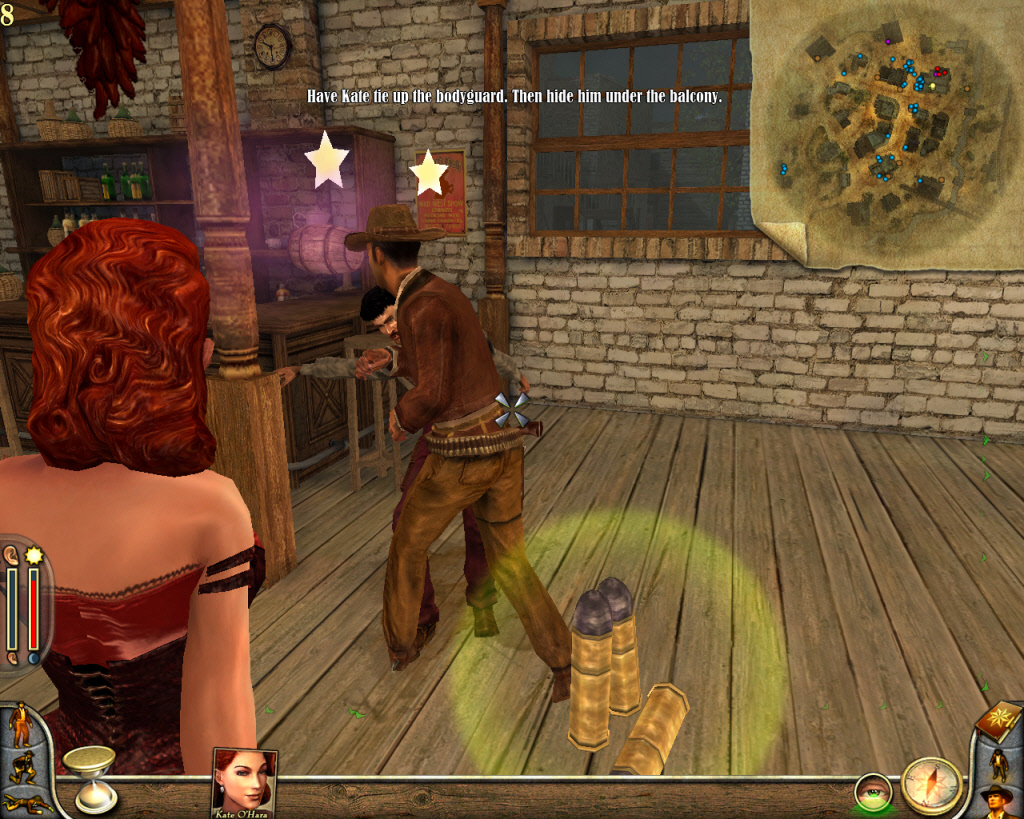
Task: Switch to the crouching stance icon
Action: 22,768
